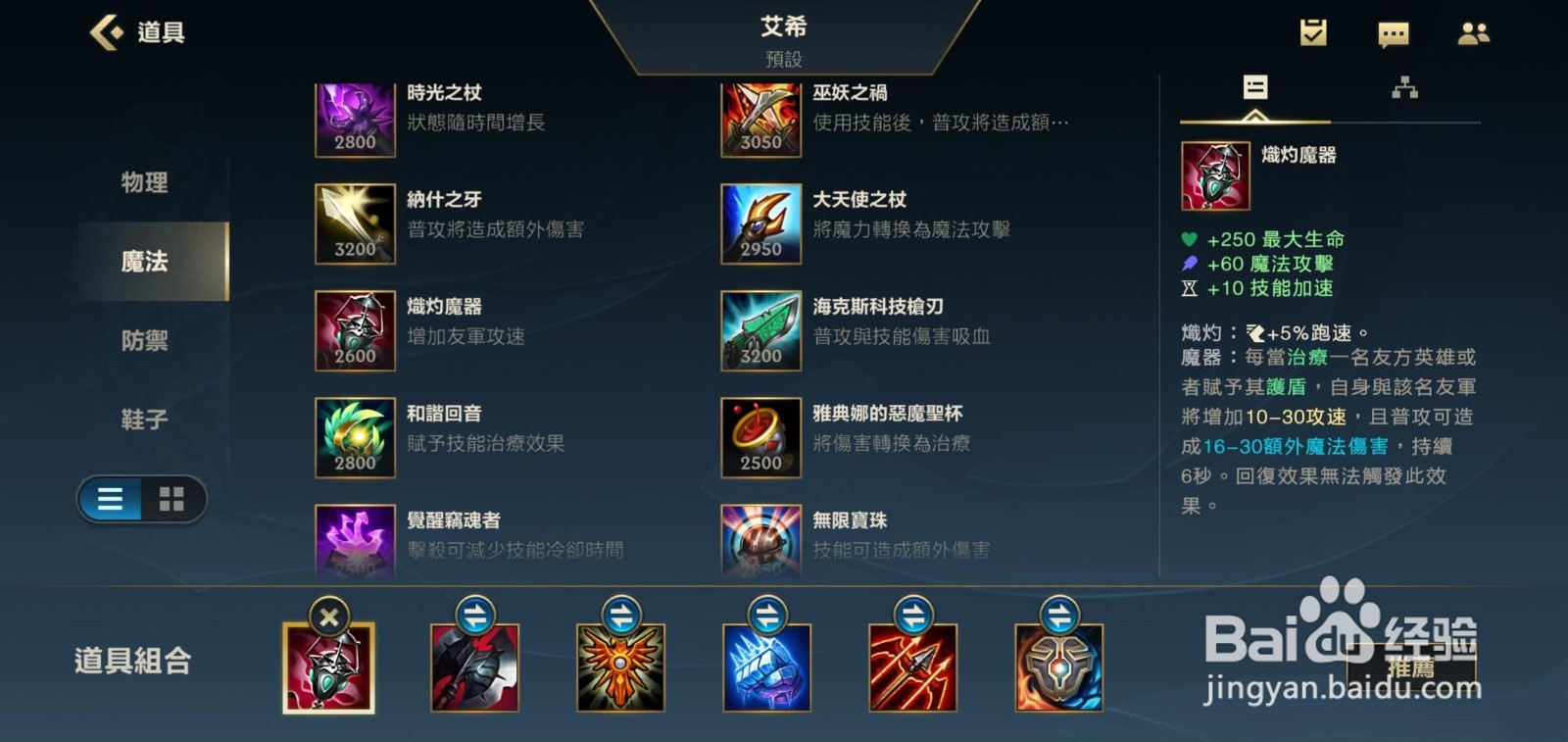Open the chat message icon at top right
The image size is (1568, 742).
pos(1393,32)
